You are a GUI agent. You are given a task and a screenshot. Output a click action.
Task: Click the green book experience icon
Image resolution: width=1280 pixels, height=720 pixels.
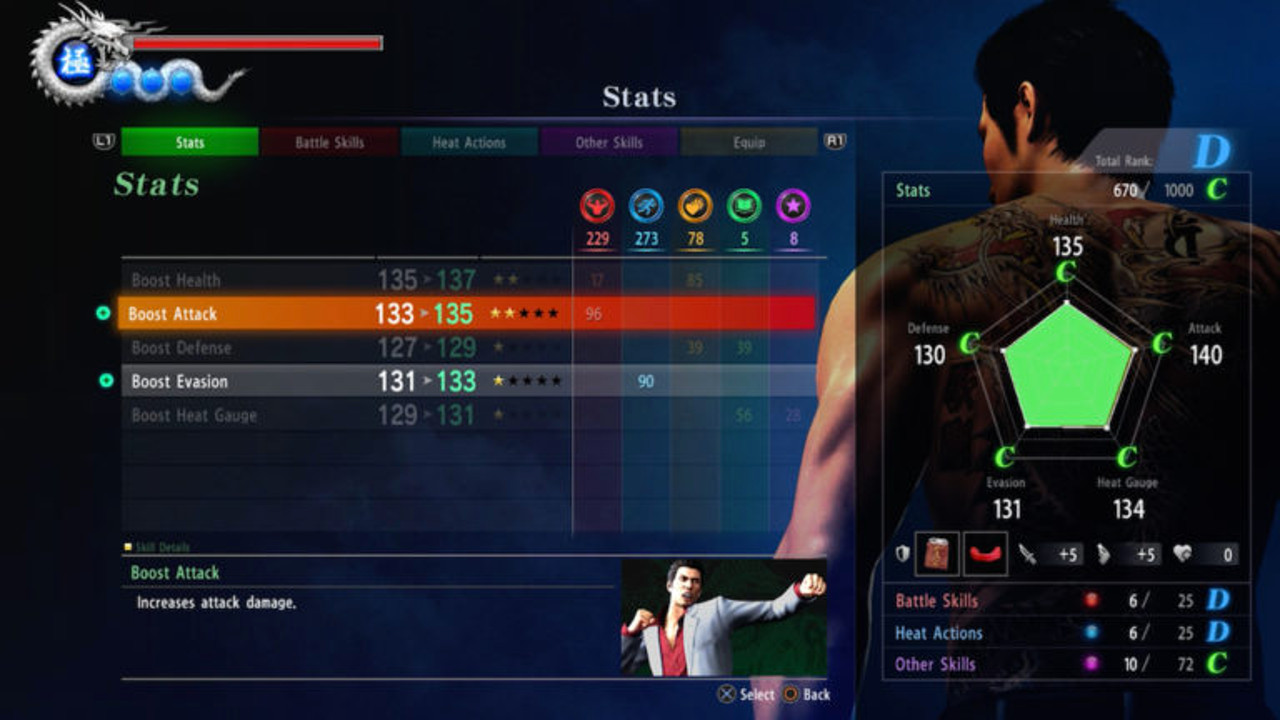[x=744, y=206]
